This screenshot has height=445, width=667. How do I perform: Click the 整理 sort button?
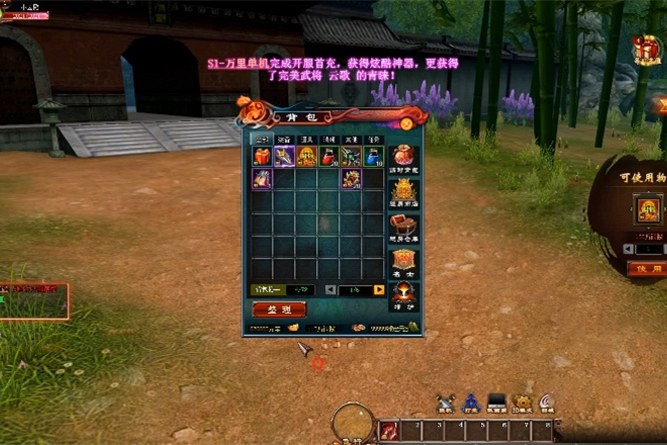[x=279, y=310]
